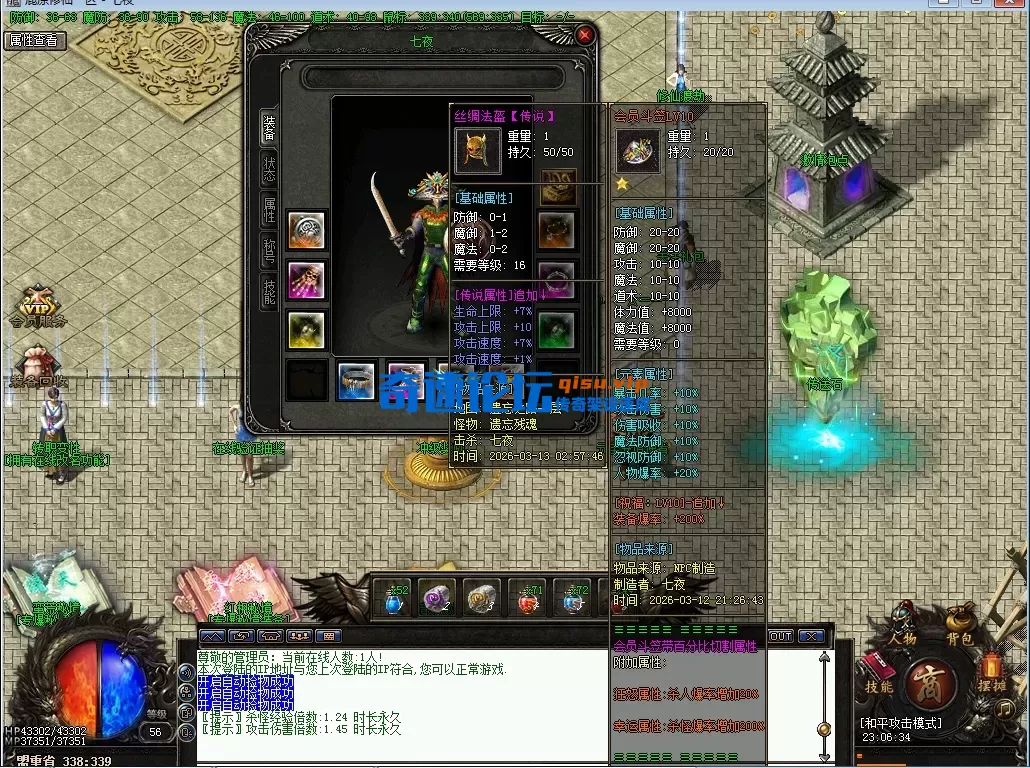1030x768 pixels.
Task: Click the OUT button above chat
Action: point(780,636)
